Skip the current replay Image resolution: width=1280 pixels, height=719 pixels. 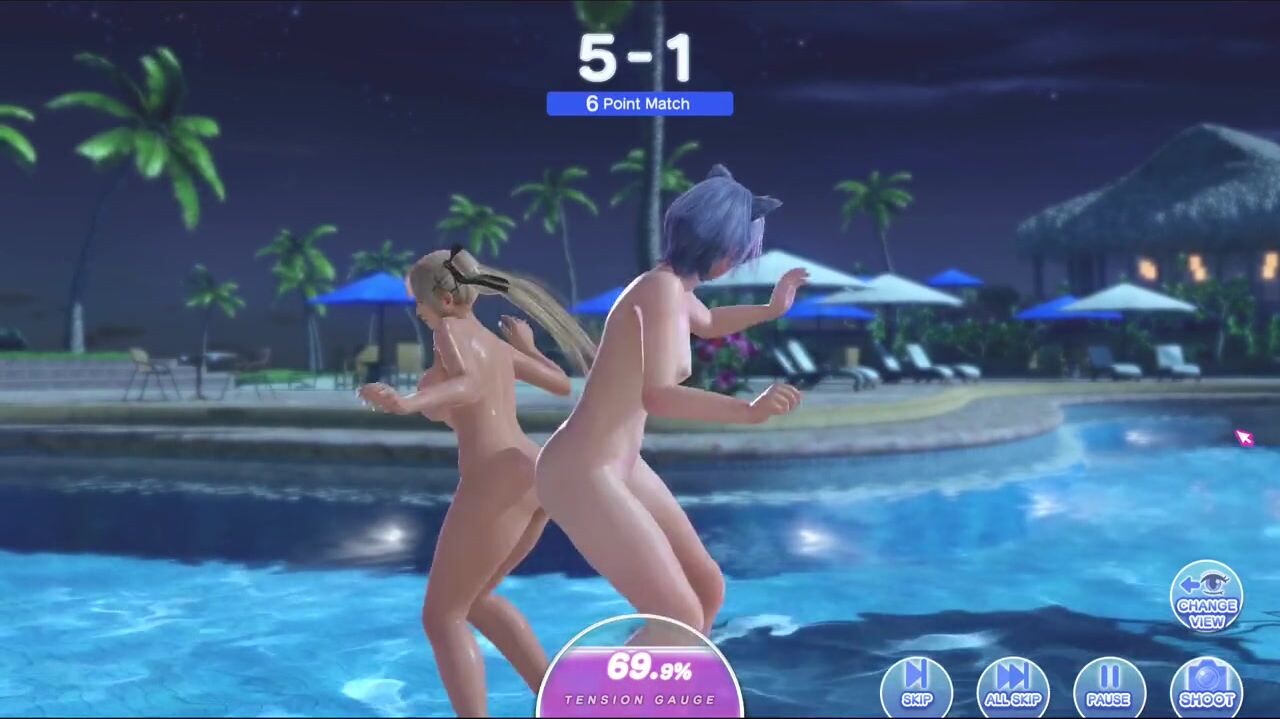tap(916, 686)
